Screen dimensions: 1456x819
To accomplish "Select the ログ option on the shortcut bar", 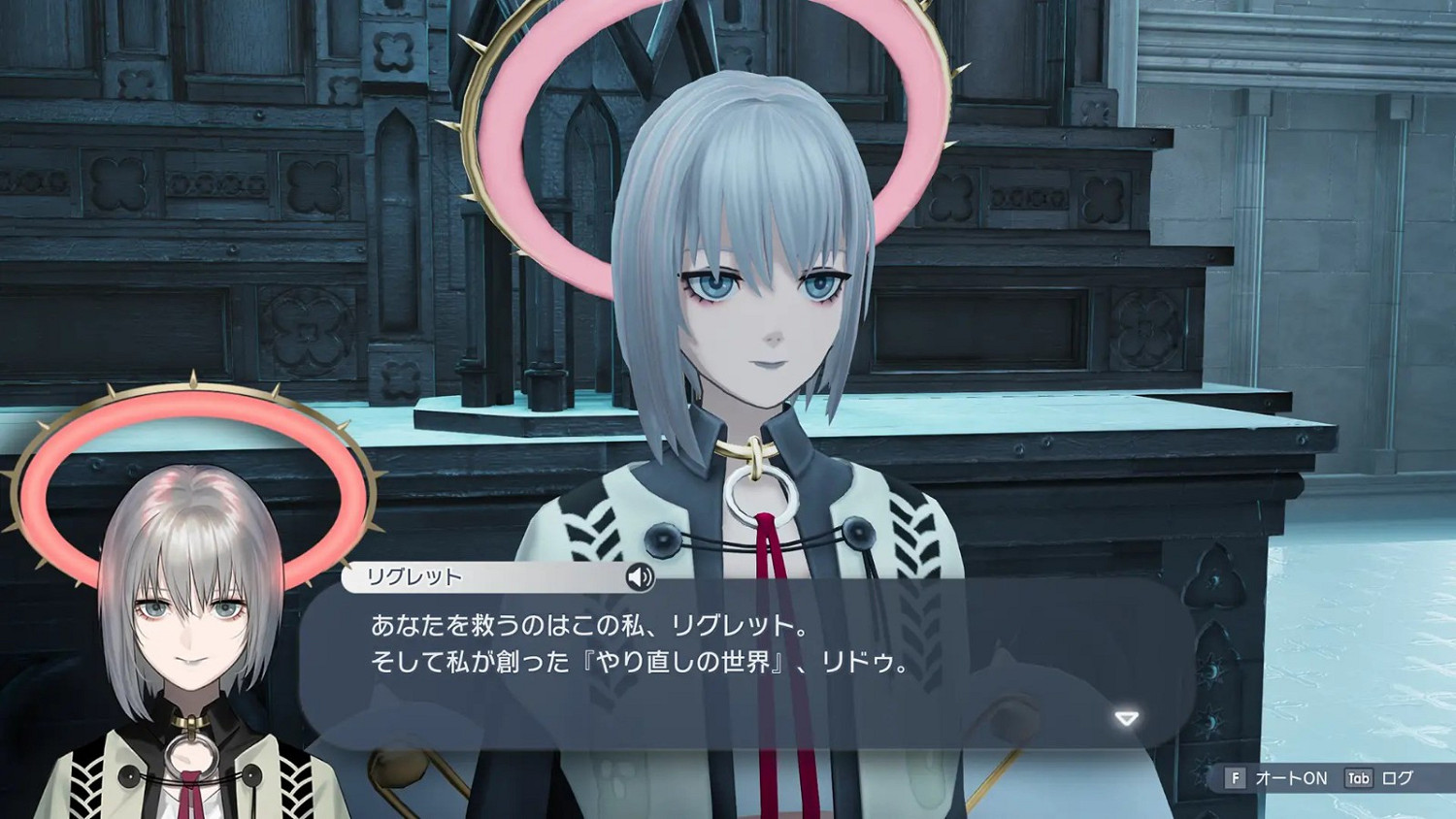I will (1398, 778).
